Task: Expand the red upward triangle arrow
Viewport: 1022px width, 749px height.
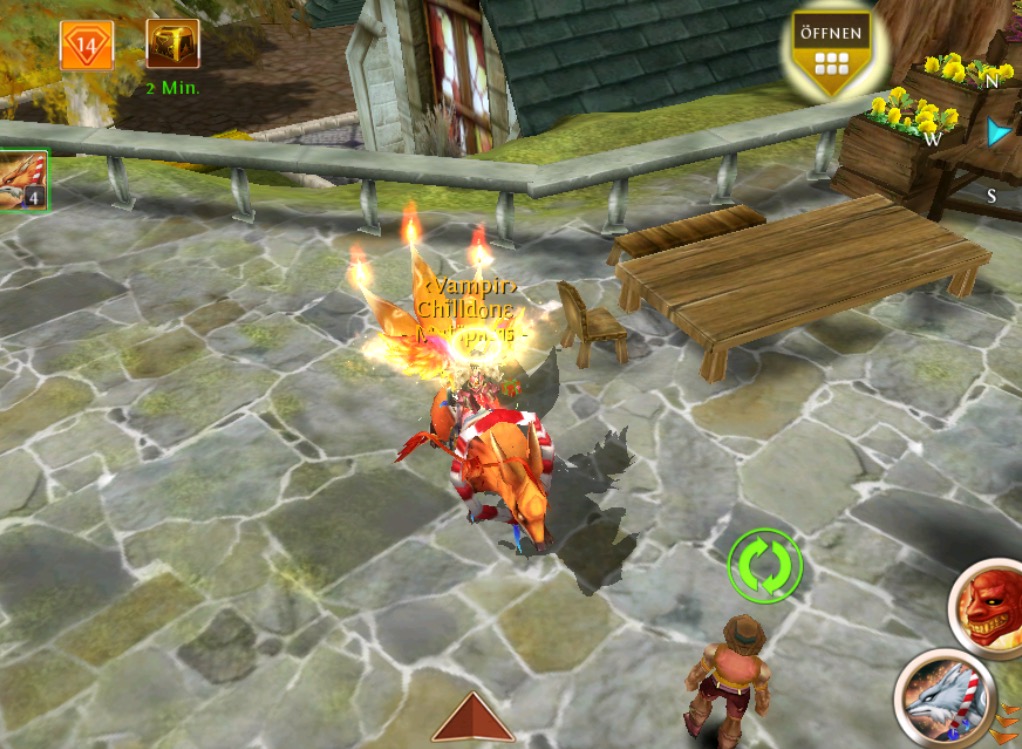Action: [x=472, y=717]
